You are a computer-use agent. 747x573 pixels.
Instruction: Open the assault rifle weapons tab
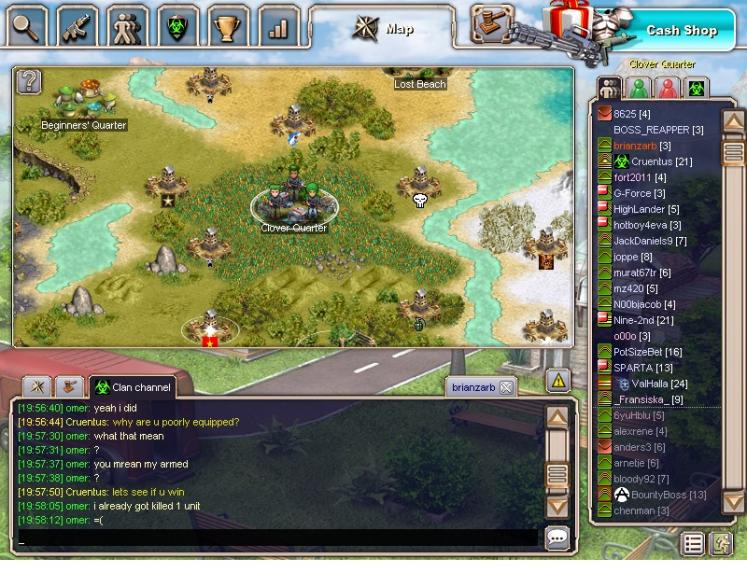coord(77,27)
